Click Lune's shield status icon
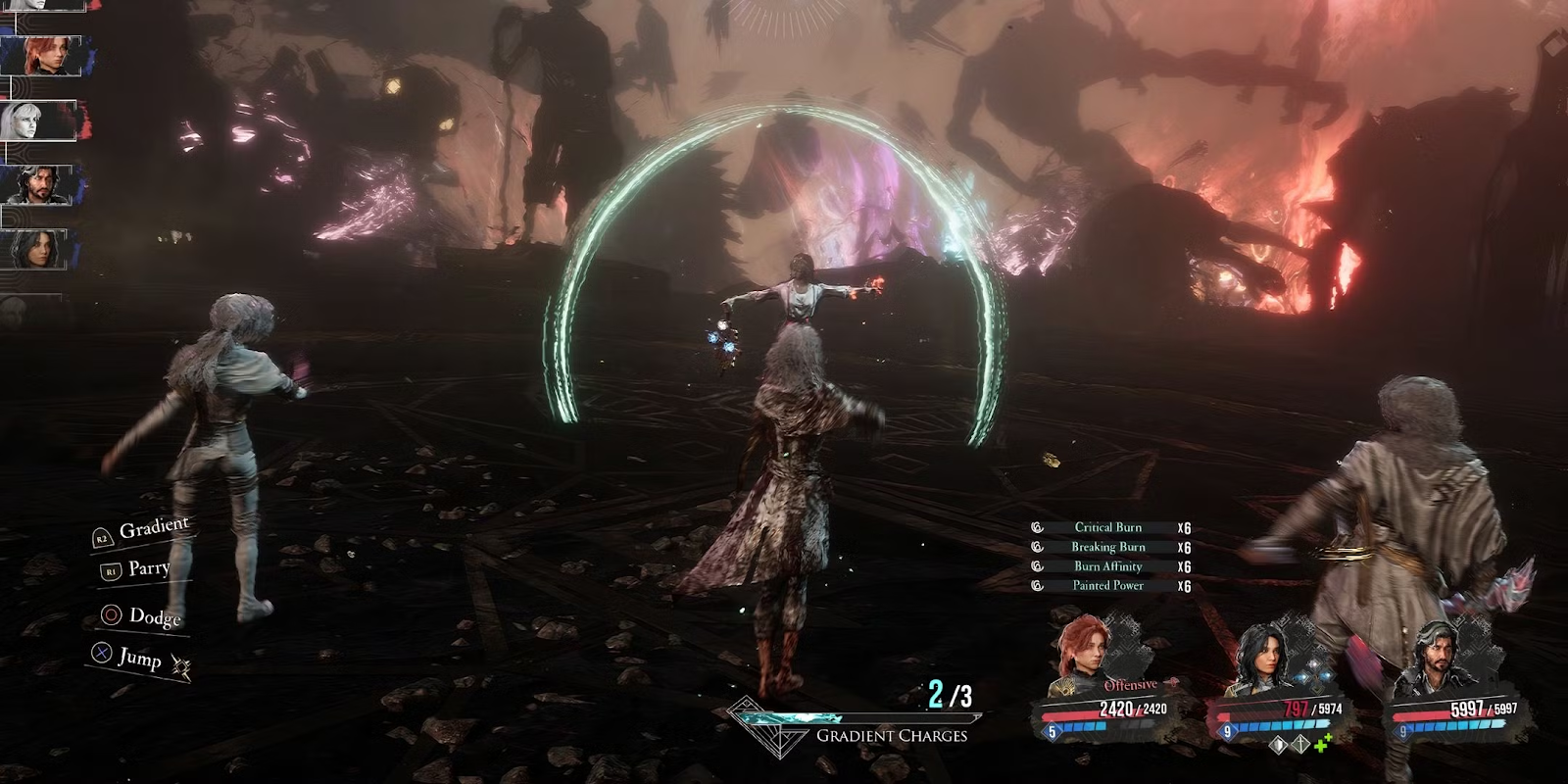This screenshot has width=1568, height=784. [x=1277, y=746]
